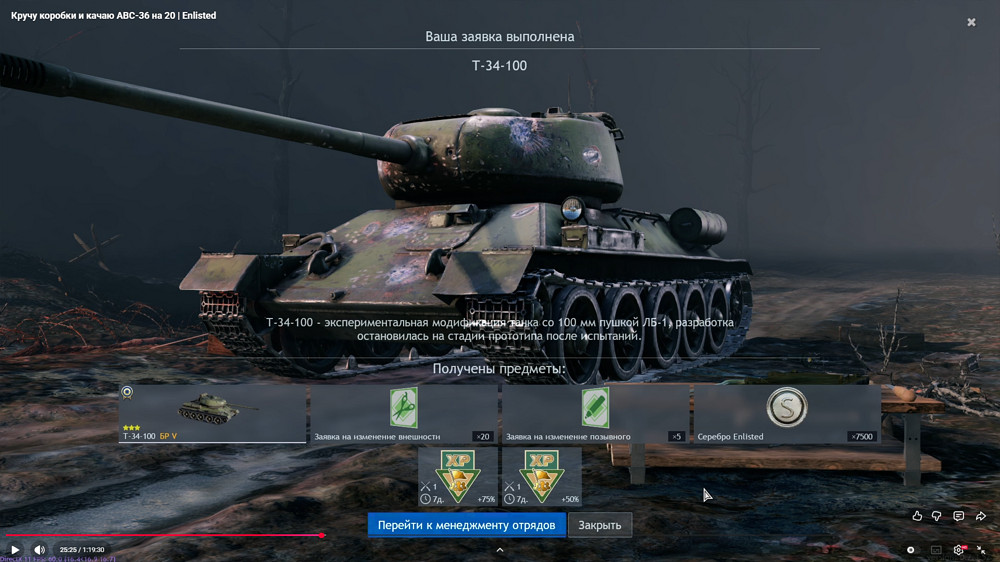Select the +75% XP booster reward
Image resolution: width=1000 pixels, height=562 pixels.
(458, 476)
